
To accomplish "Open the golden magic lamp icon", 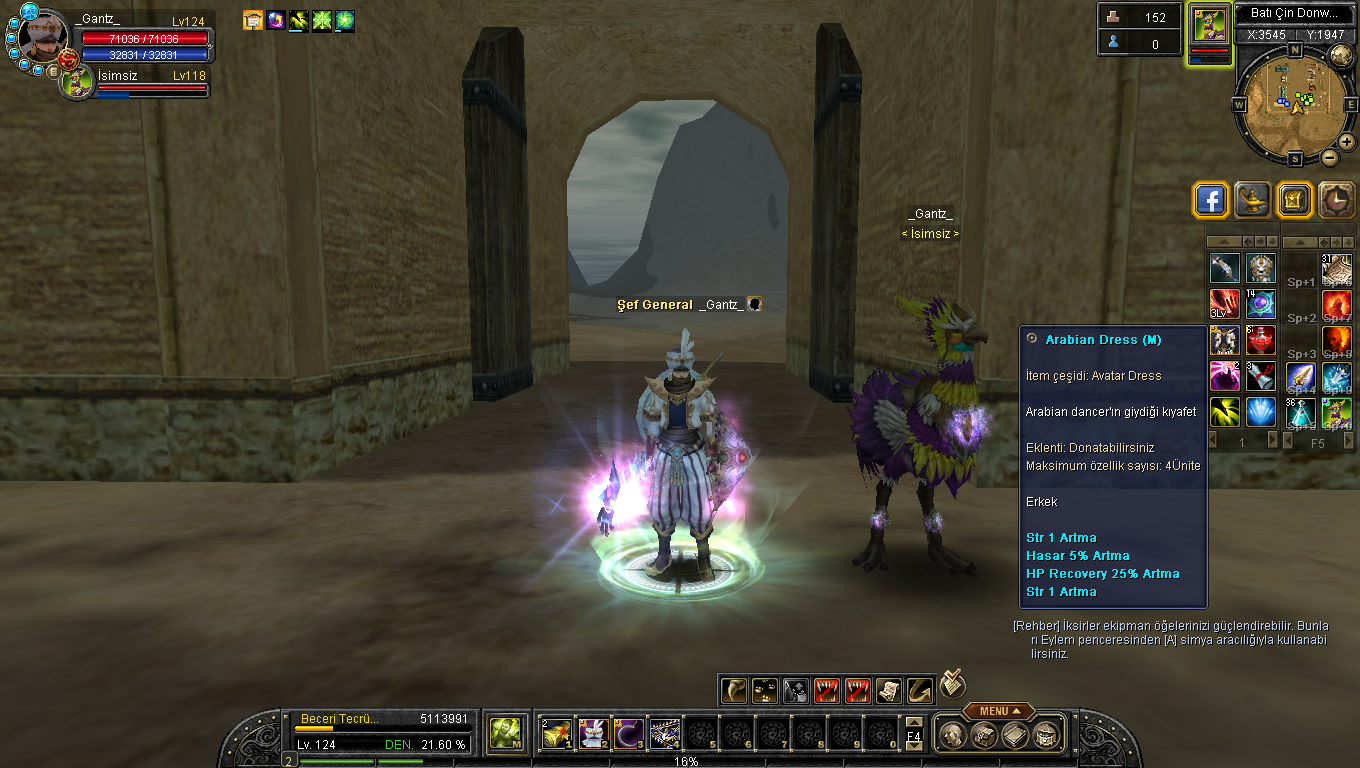I will 1252,200.
